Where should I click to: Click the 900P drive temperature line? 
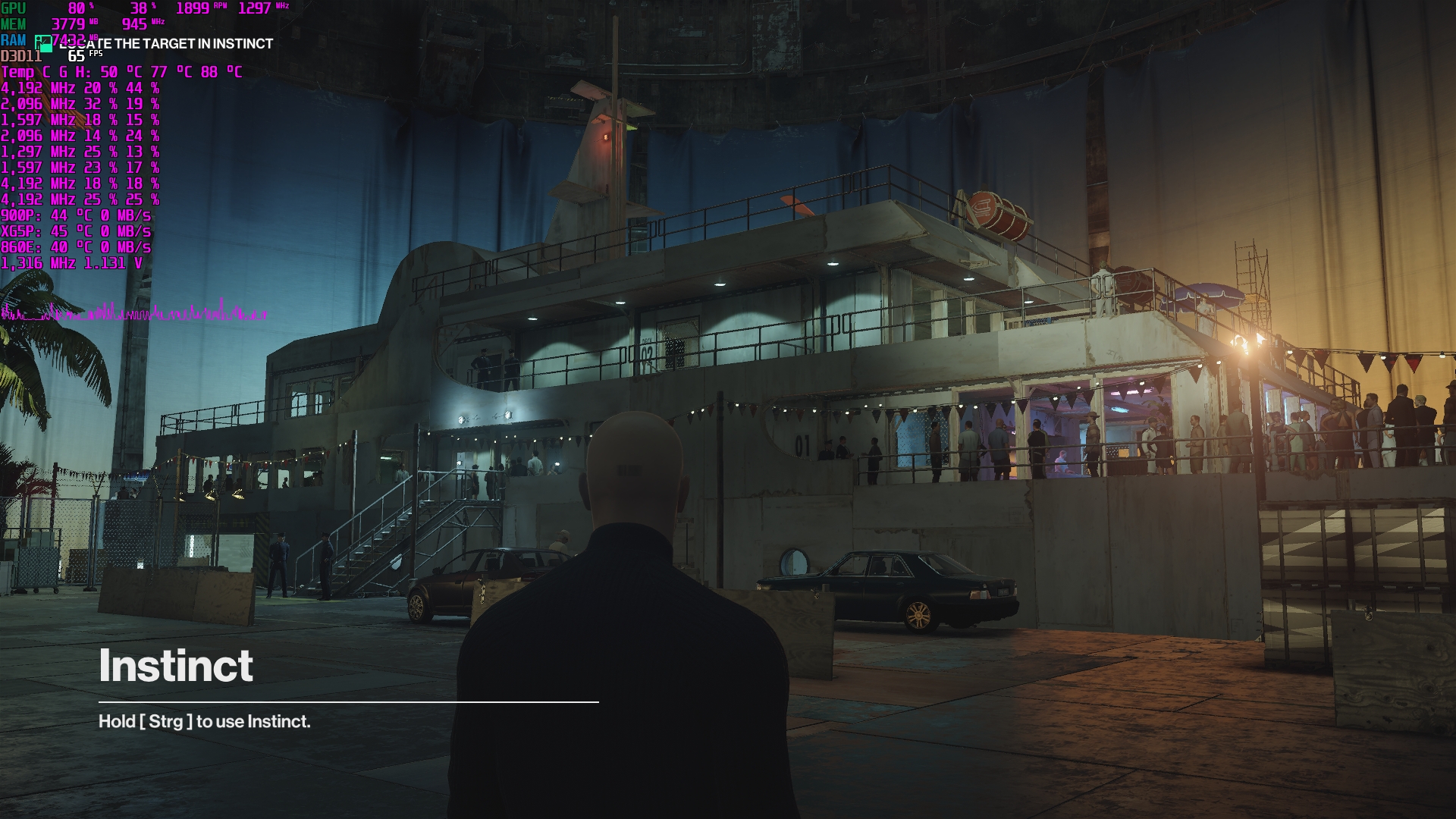(x=76, y=216)
